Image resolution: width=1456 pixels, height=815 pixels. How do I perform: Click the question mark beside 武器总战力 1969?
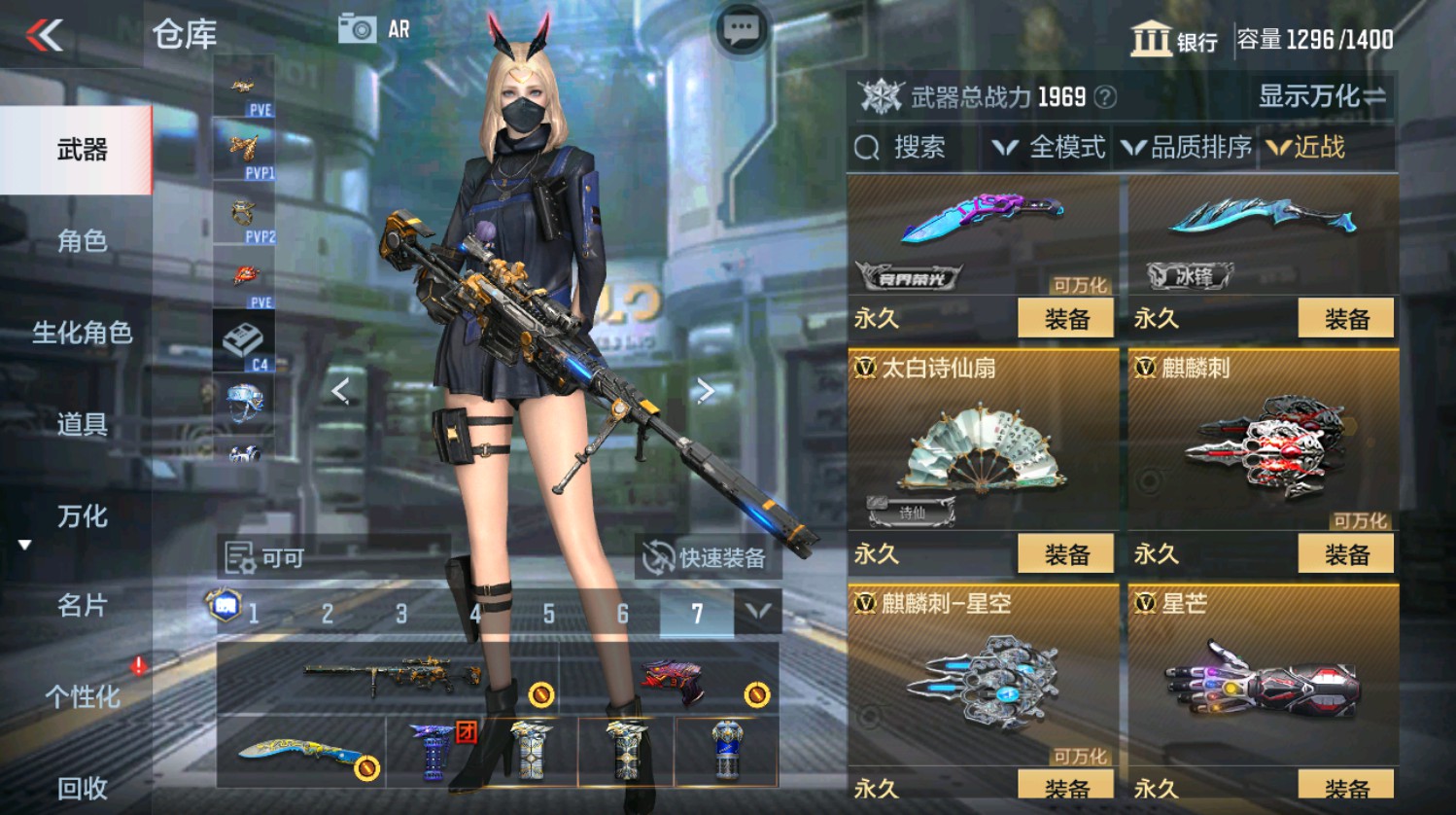point(1103,96)
